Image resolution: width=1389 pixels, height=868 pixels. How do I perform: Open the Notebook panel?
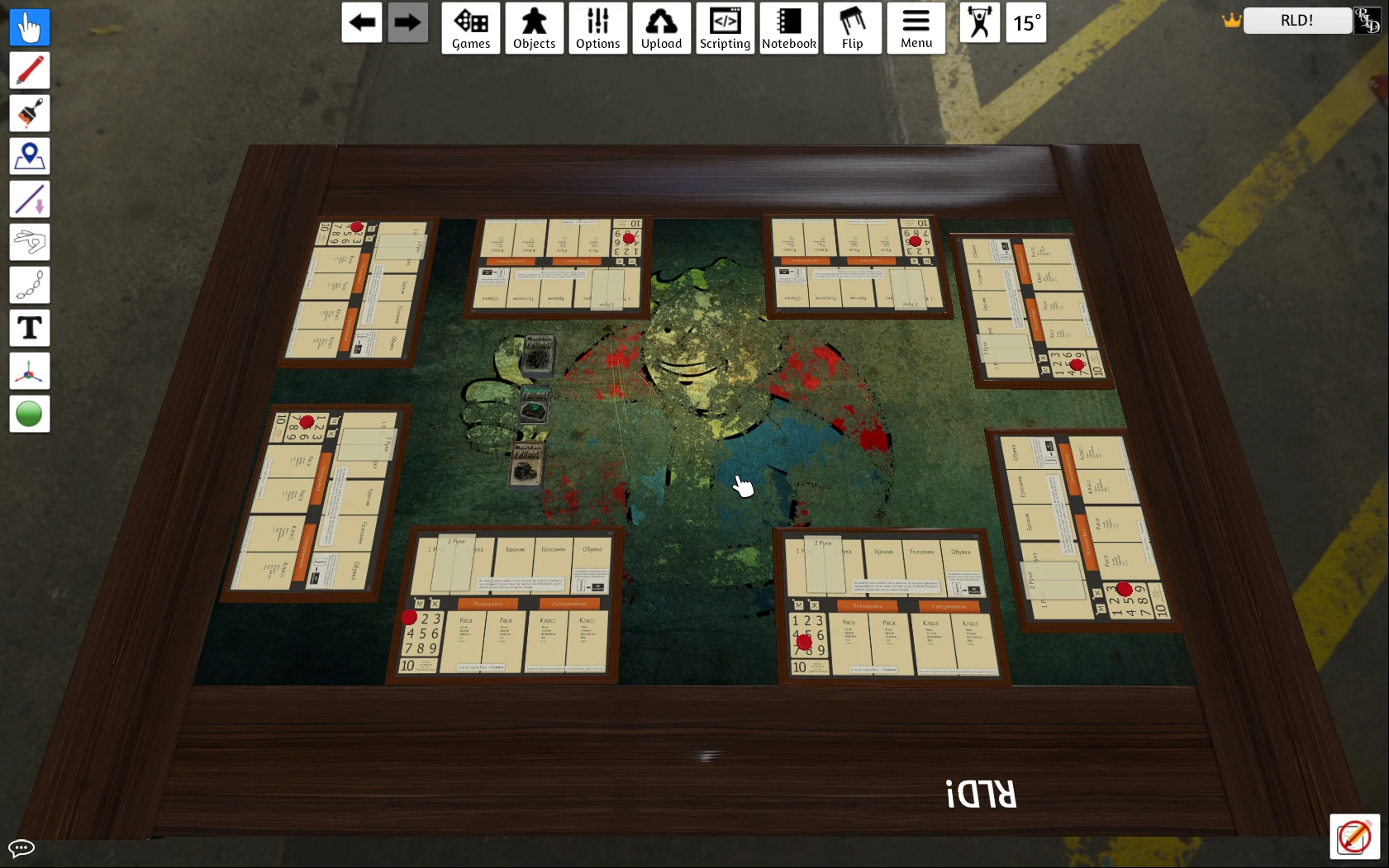pos(788,28)
